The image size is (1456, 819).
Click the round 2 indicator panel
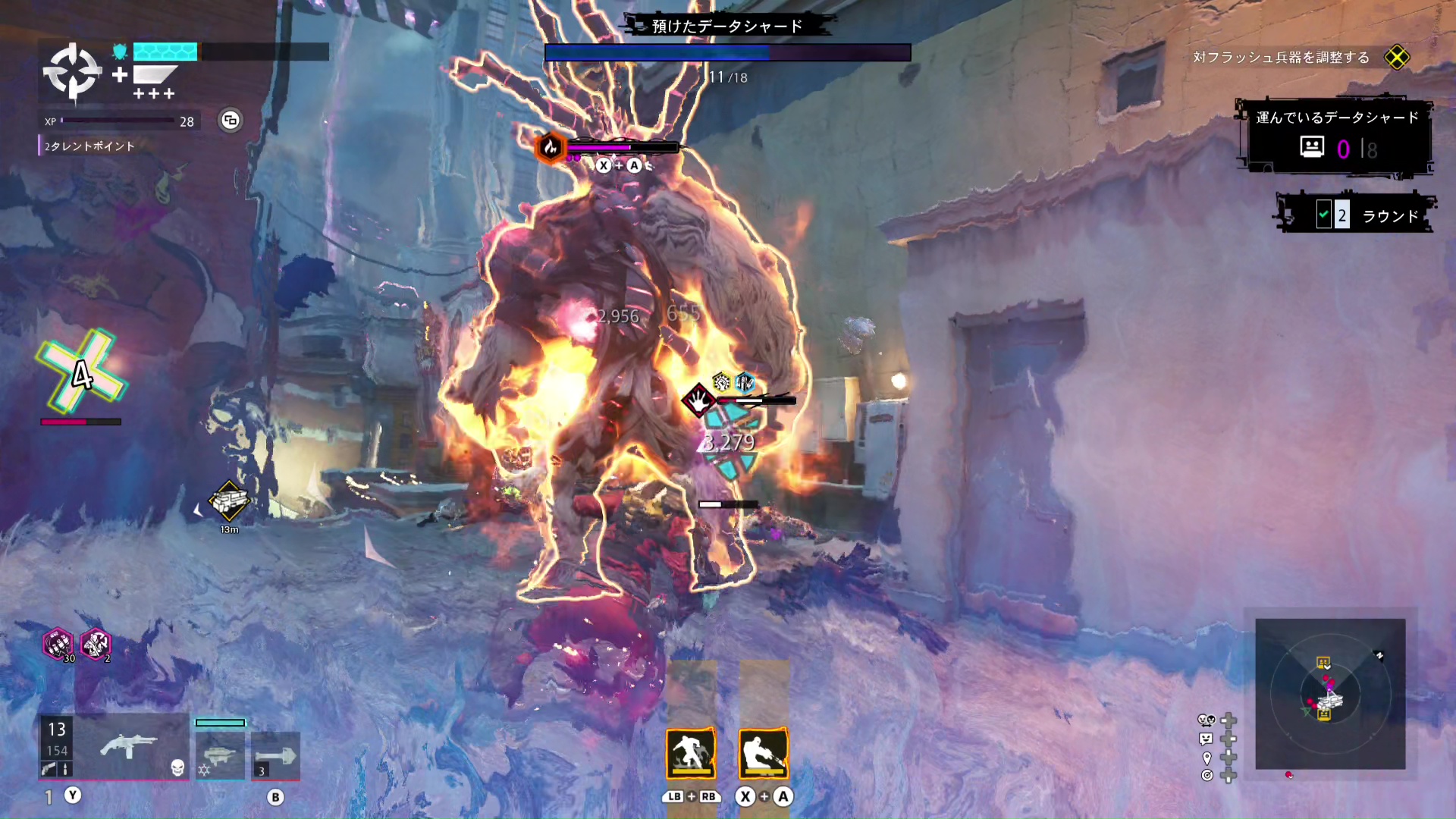tap(1357, 215)
